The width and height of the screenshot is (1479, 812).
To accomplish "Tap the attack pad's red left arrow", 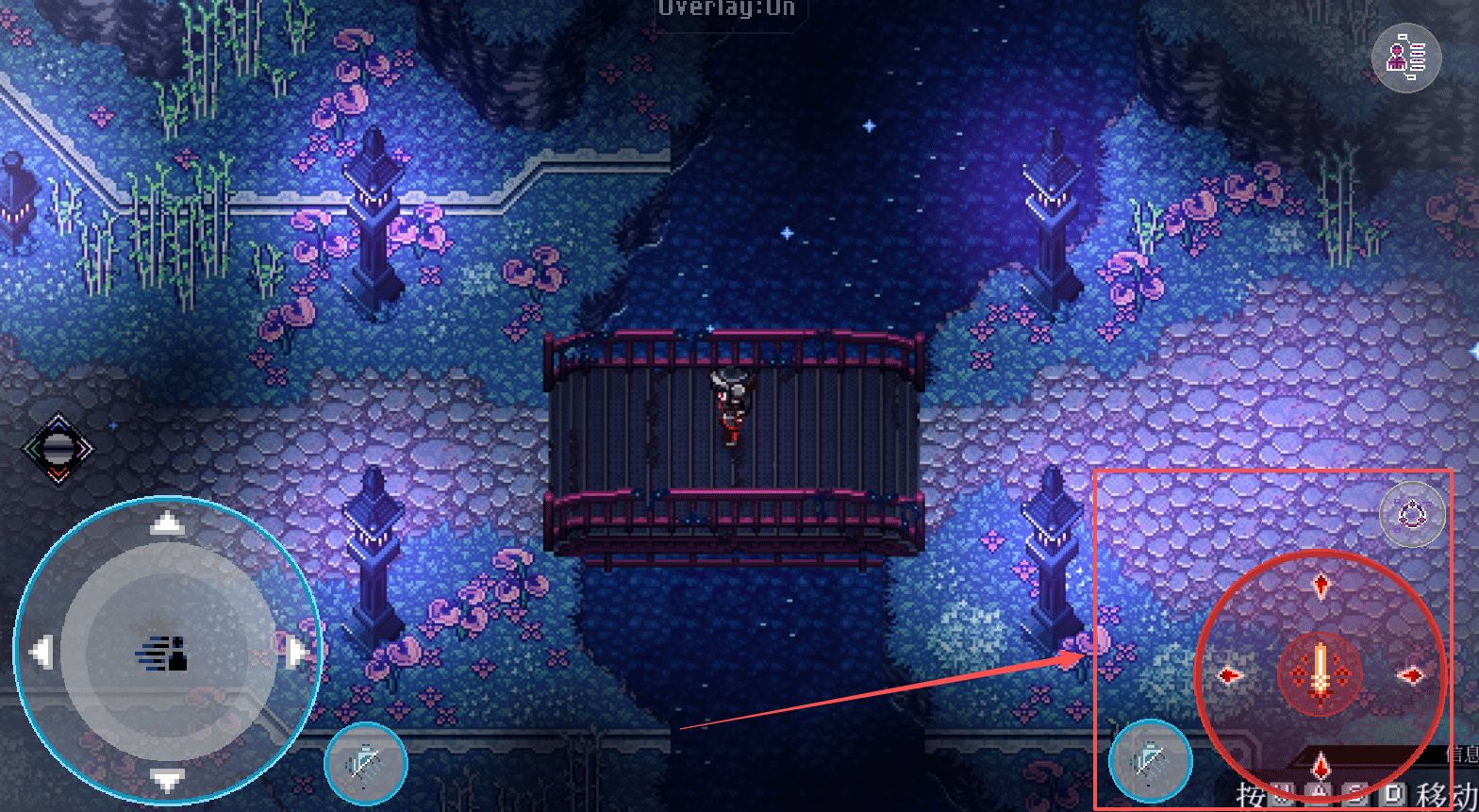I will [x=1229, y=675].
